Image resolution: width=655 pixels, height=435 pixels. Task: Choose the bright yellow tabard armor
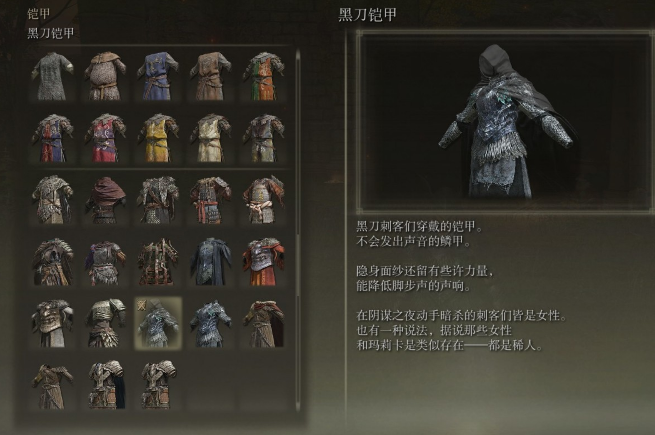click(x=156, y=136)
